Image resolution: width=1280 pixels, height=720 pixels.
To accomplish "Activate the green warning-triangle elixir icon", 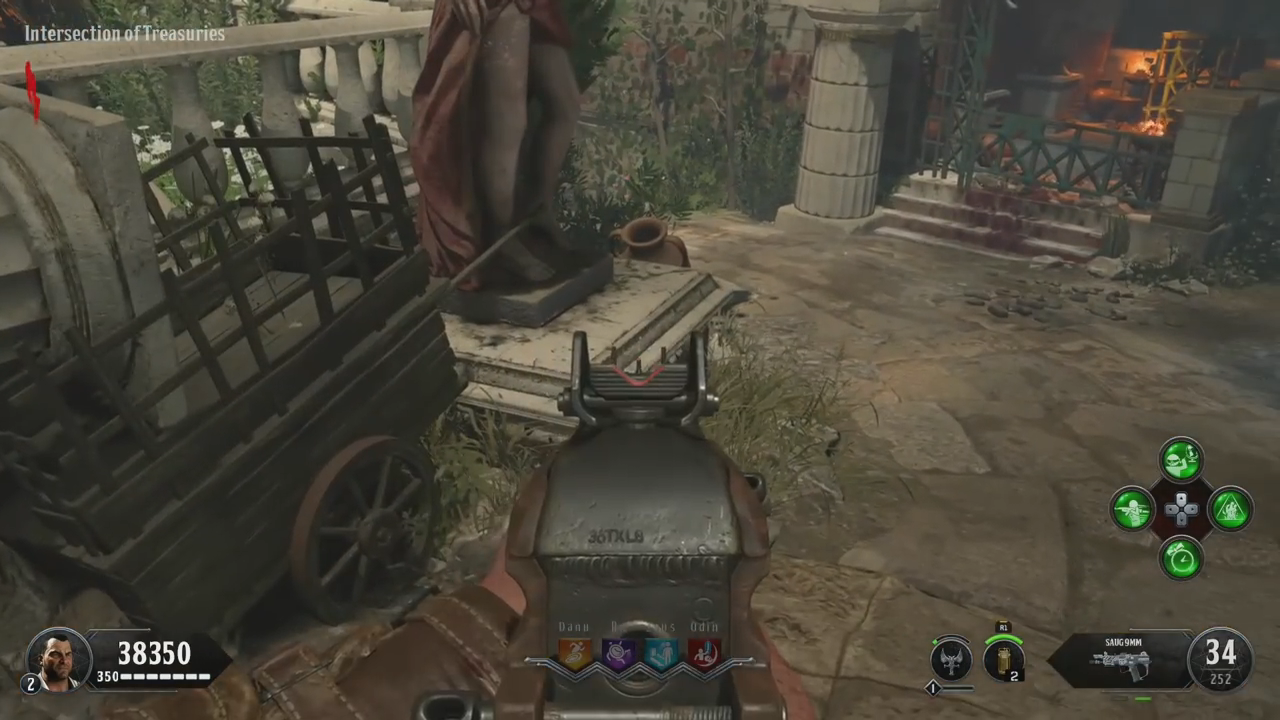I will tap(1230, 509).
